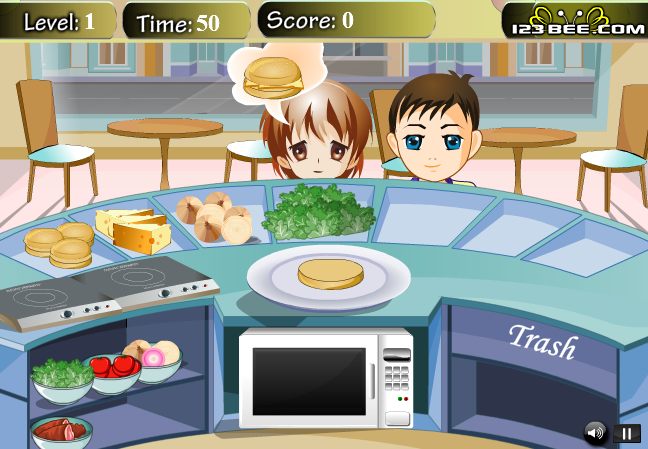Image resolution: width=648 pixels, height=449 pixels.
Task: Toggle the sound speaker button
Action: click(x=596, y=433)
